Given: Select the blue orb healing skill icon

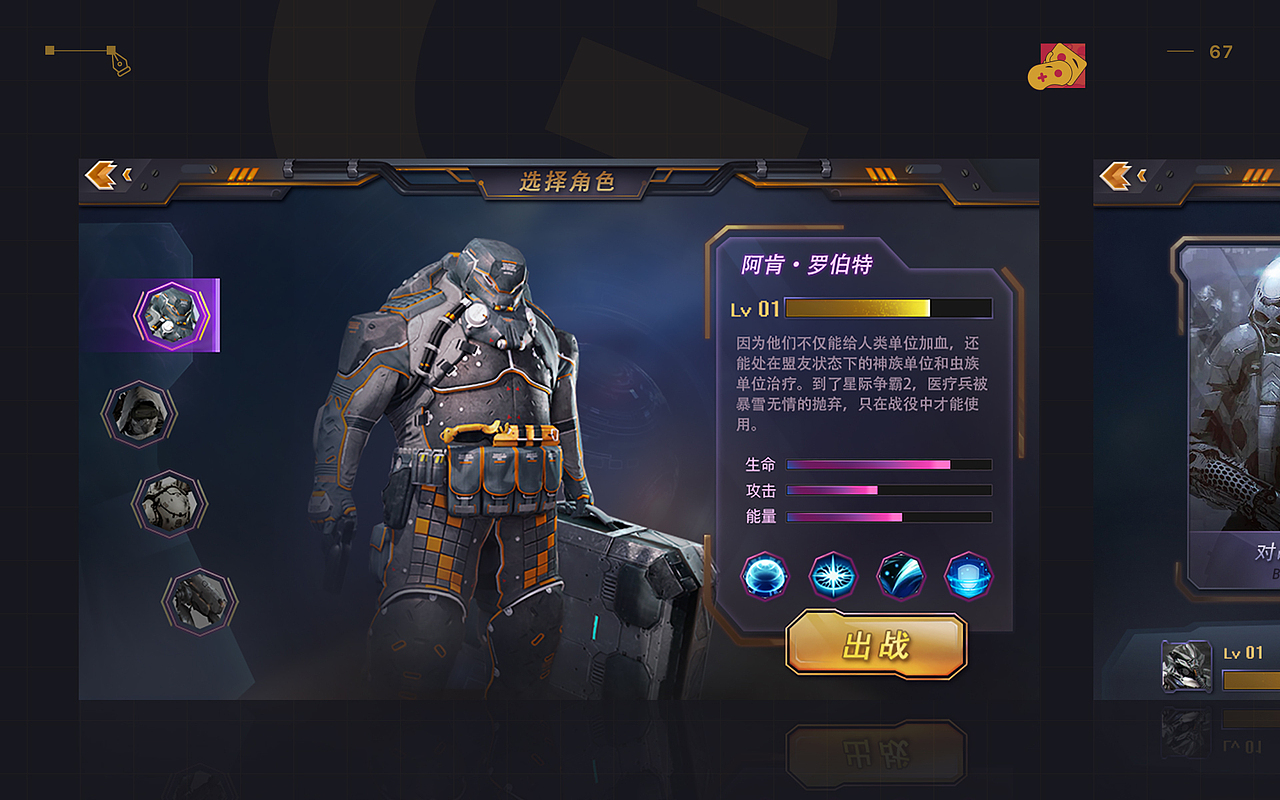Looking at the screenshot, I should [x=766, y=577].
